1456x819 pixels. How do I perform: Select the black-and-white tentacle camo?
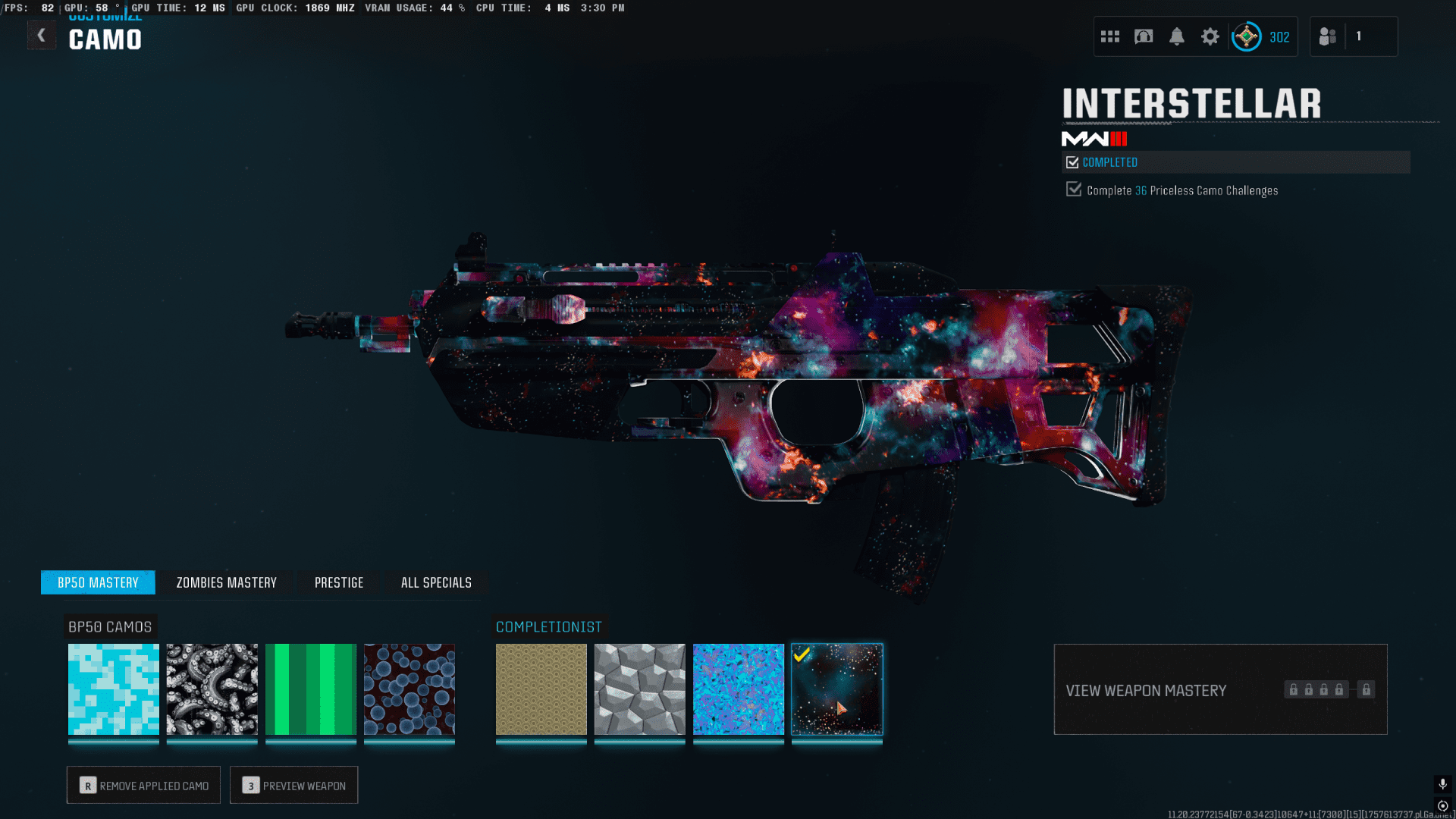[x=212, y=689]
